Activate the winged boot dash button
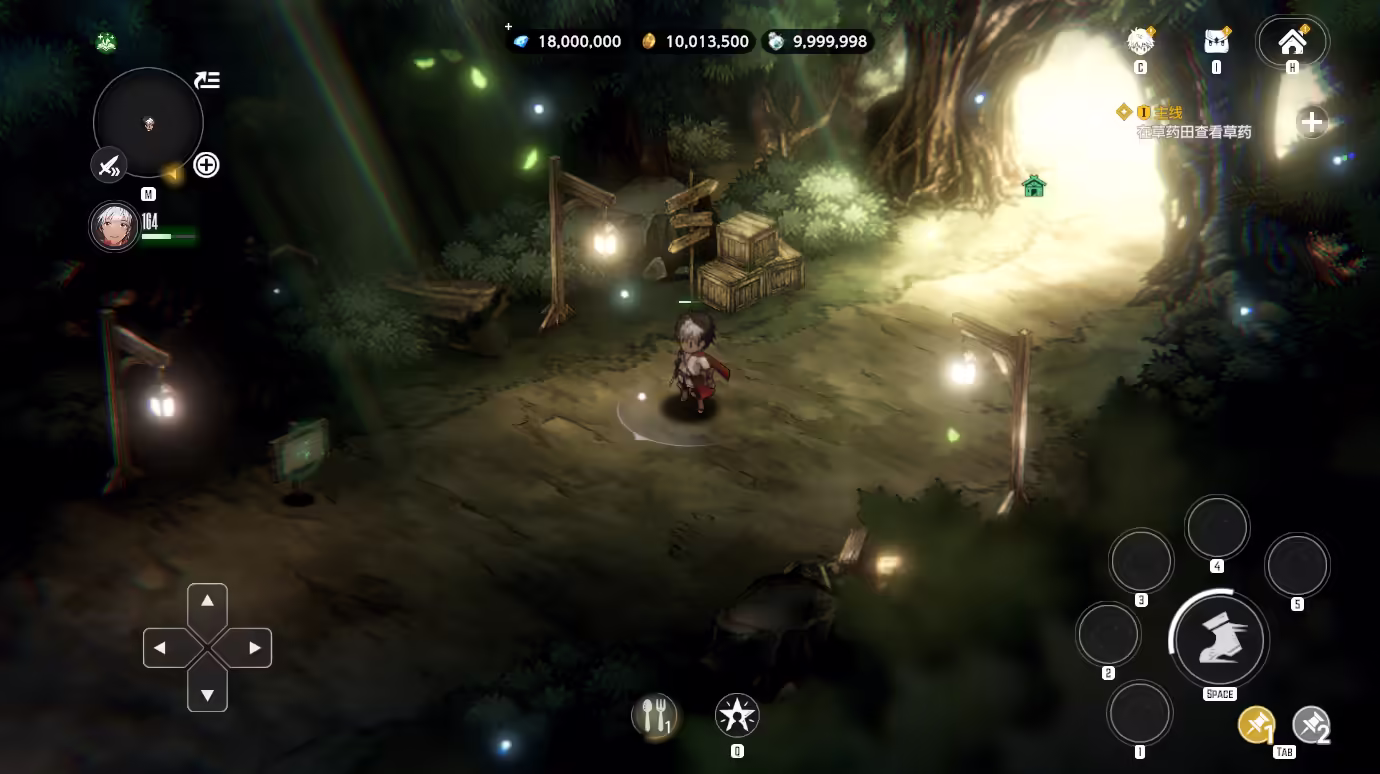This screenshot has width=1380, height=774. coord(1219,640)
